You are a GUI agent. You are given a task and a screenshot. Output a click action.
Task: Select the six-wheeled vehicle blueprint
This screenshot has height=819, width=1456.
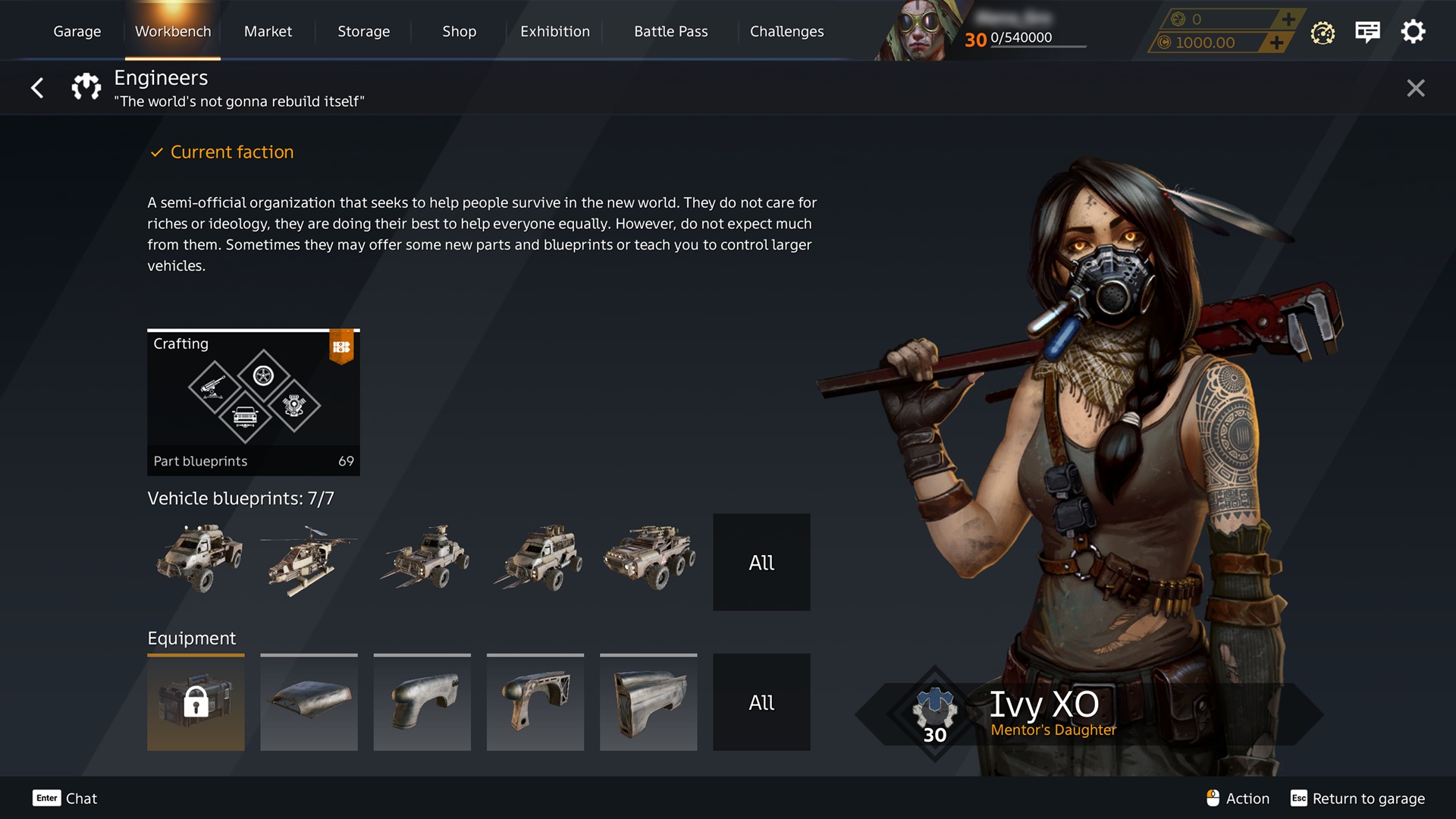point(649,558)
